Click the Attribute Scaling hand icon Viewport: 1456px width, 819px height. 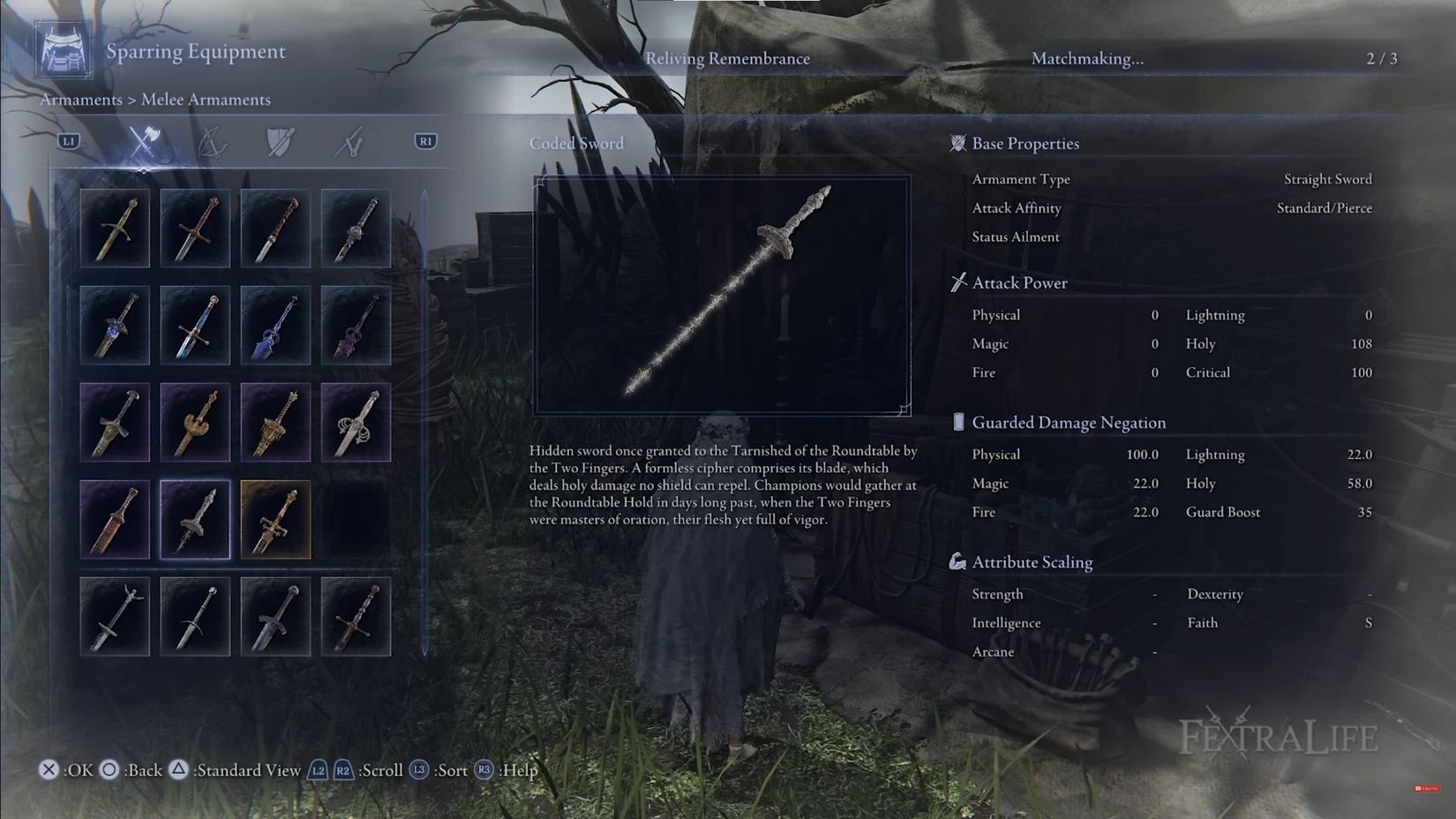click(958, 560)
